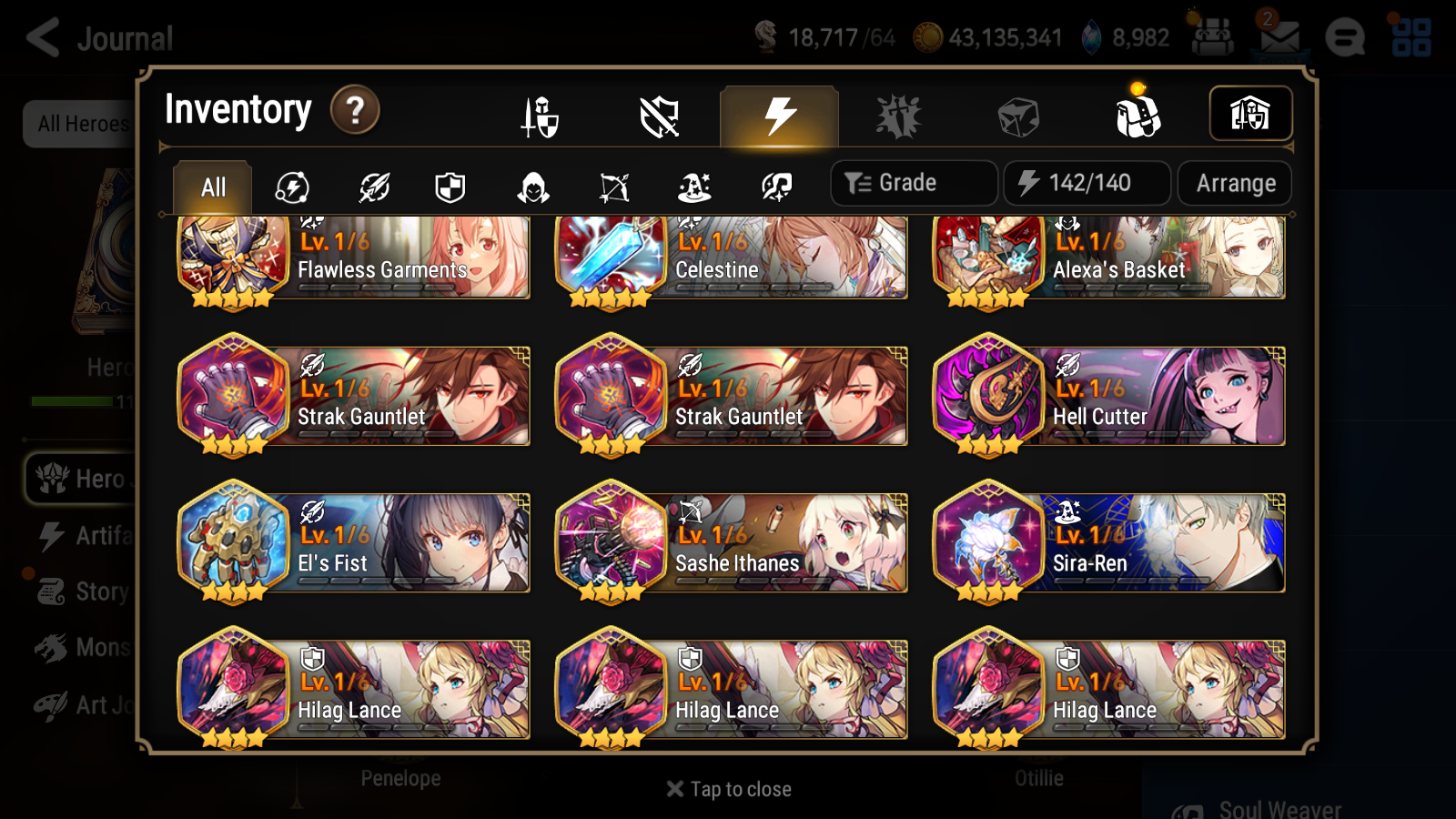Screen dimensions: 1456x819
Task: Open the Charms tab (dice icon)
Action: click(1019, 116)
